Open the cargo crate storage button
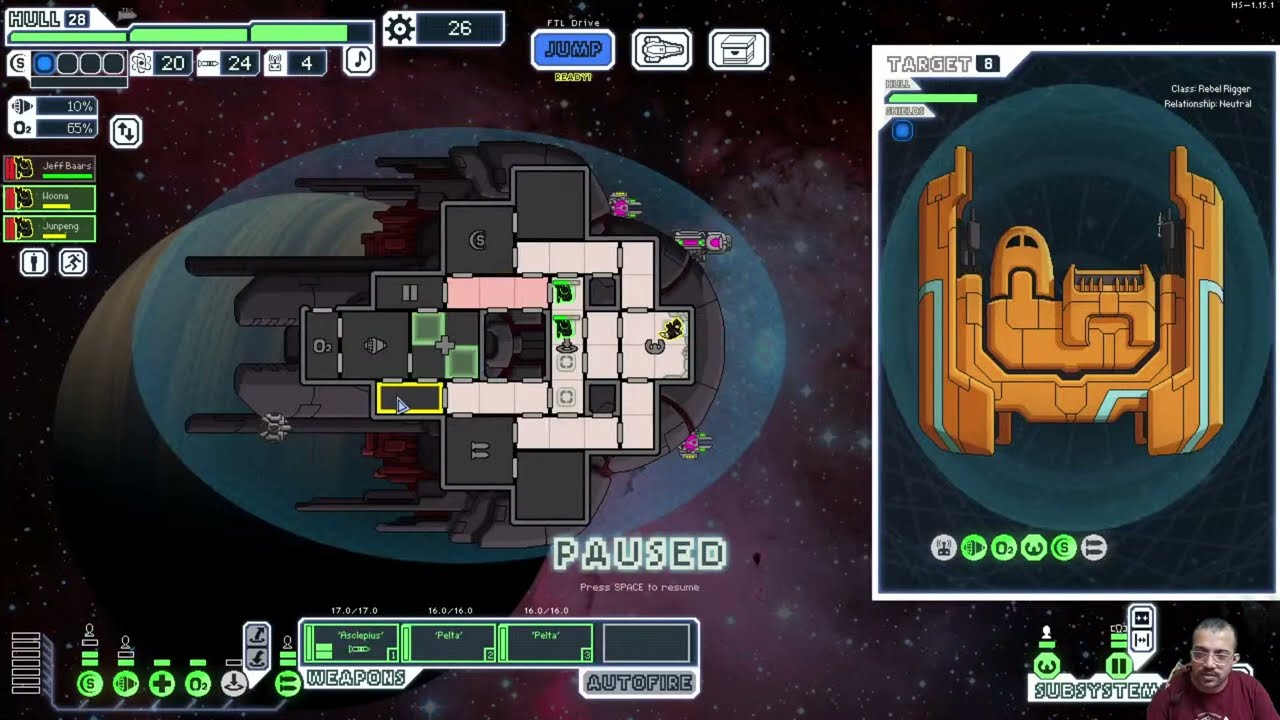1280x720 pixels. click(x=738, y=49)
